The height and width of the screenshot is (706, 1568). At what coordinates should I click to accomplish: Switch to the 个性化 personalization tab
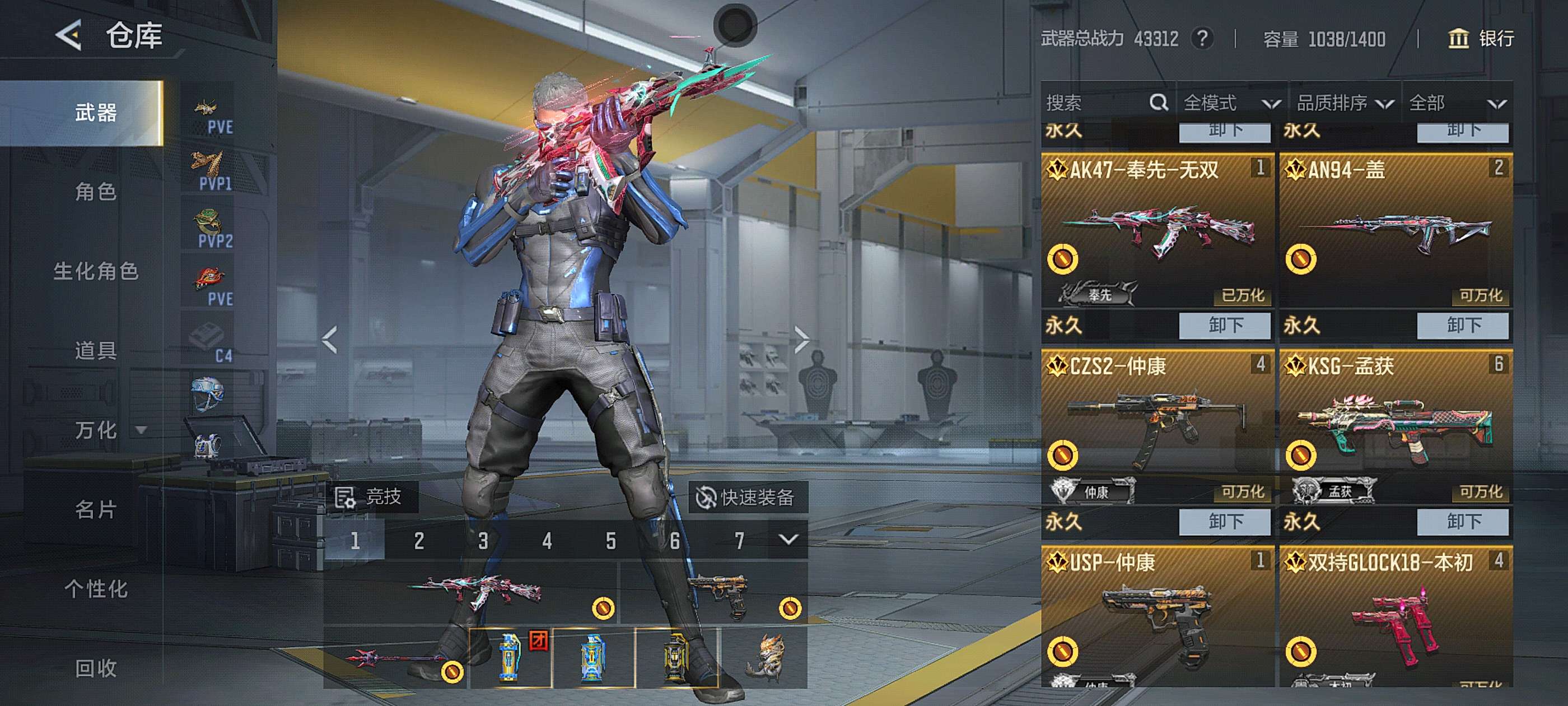tap(96, 588)
